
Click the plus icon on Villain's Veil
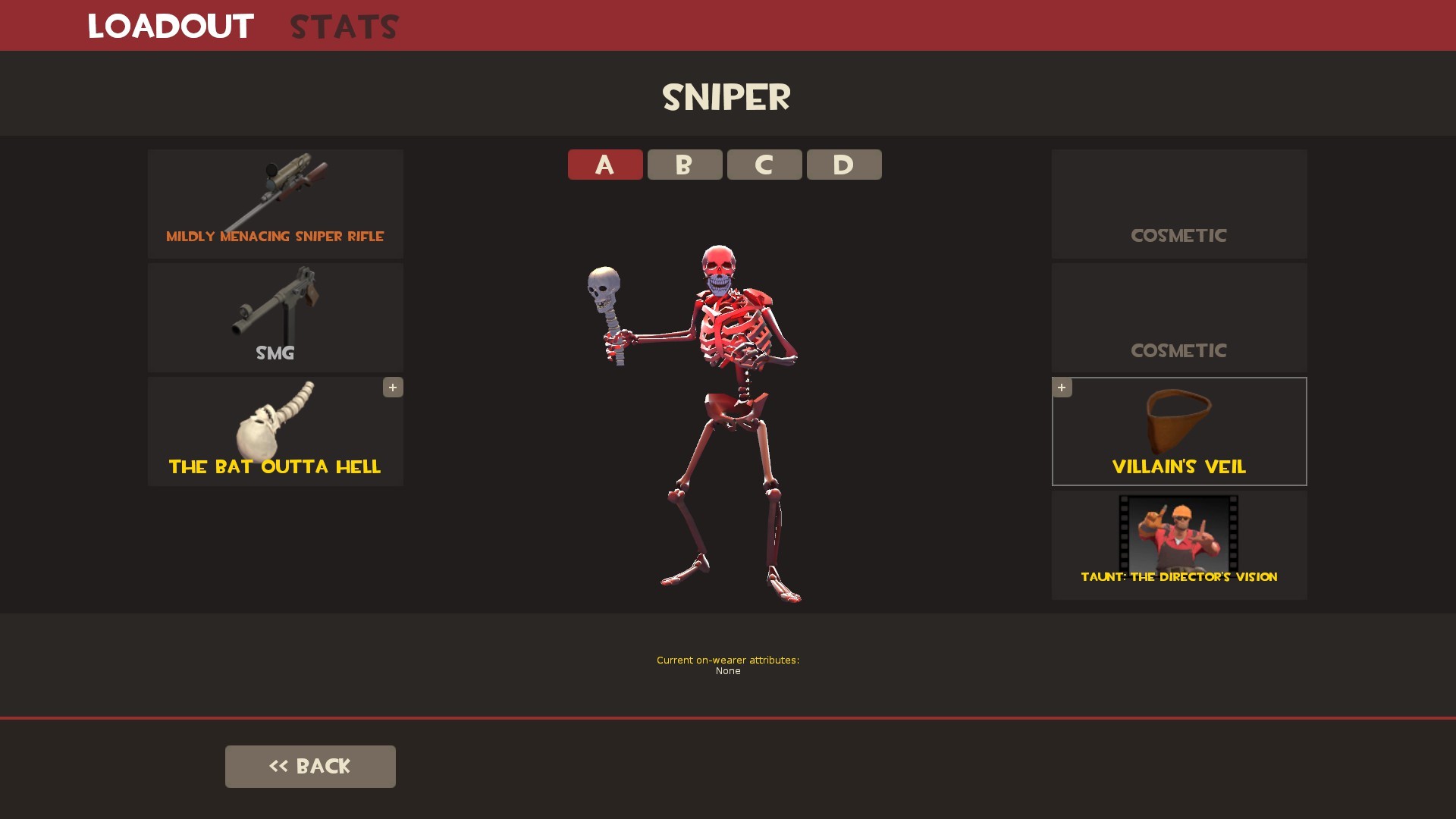tap(1062, 388)
